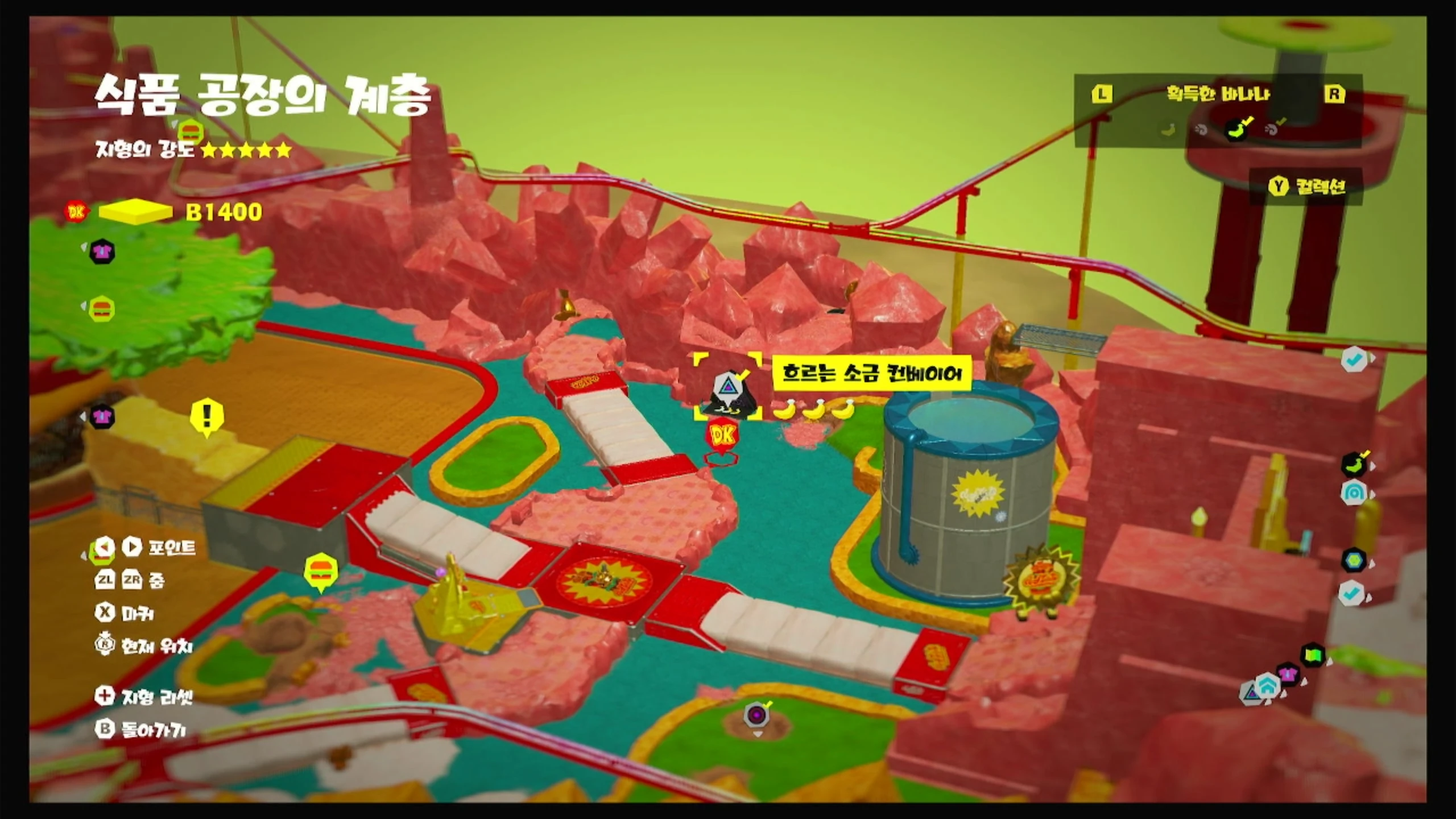Select the yellow B1400 layer indicator
Image resolution: width=1456 pixels, height=819 pixels.
[135, 212]
